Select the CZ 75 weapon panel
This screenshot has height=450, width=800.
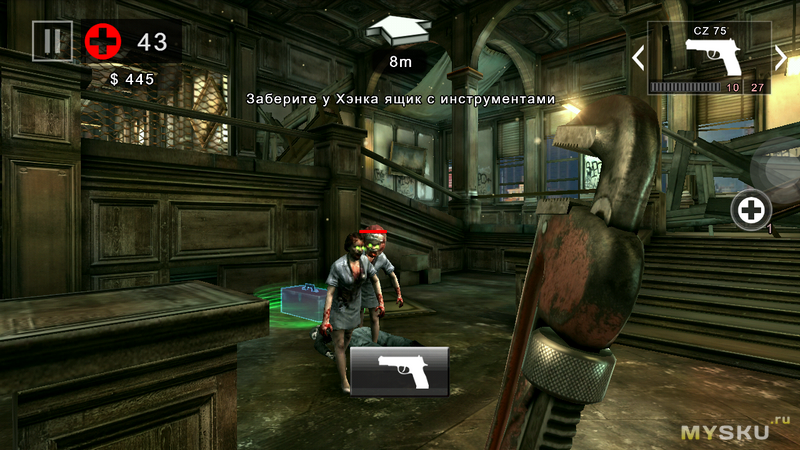[x=708, y=58]
